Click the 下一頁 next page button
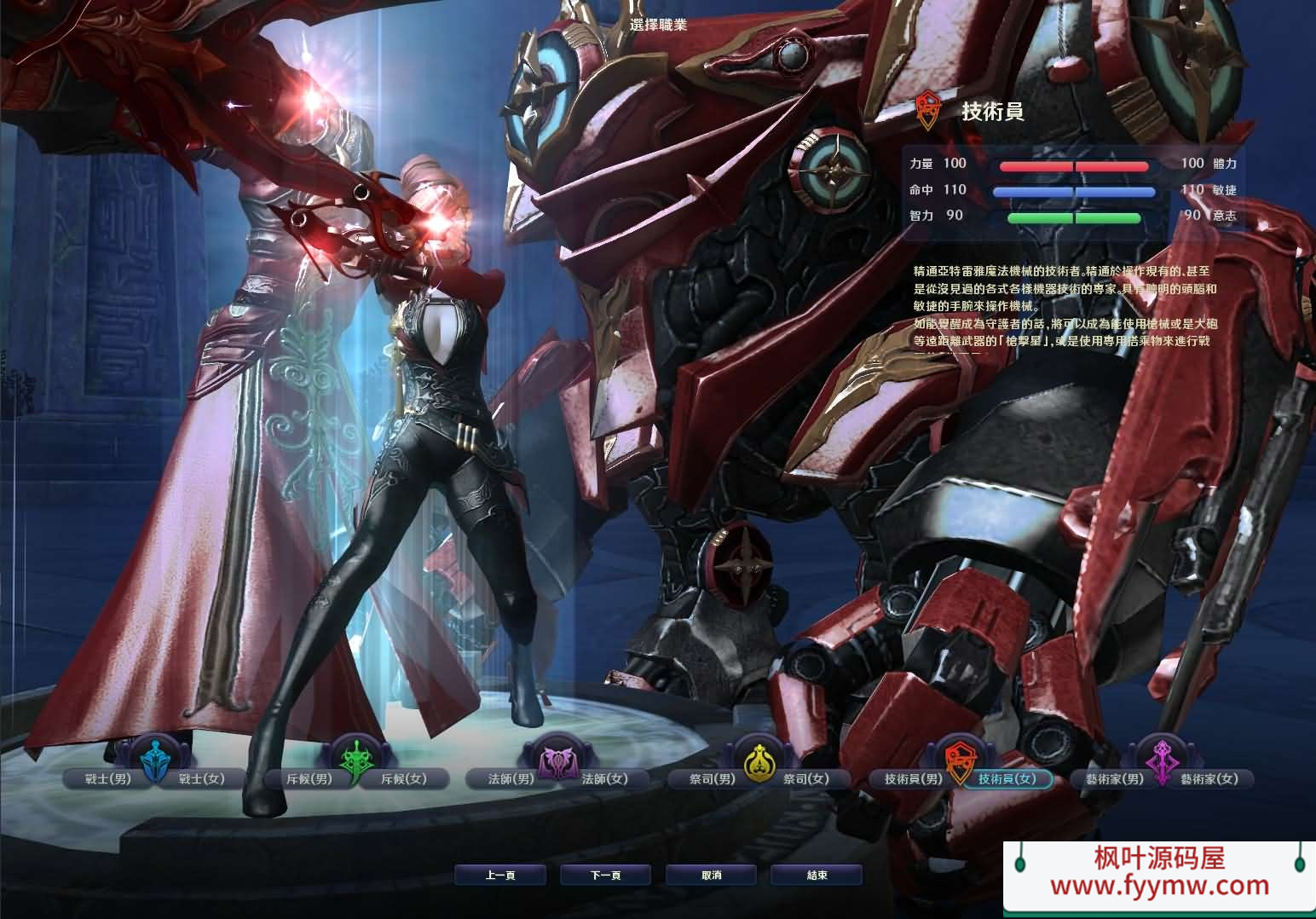 [605, 874]
